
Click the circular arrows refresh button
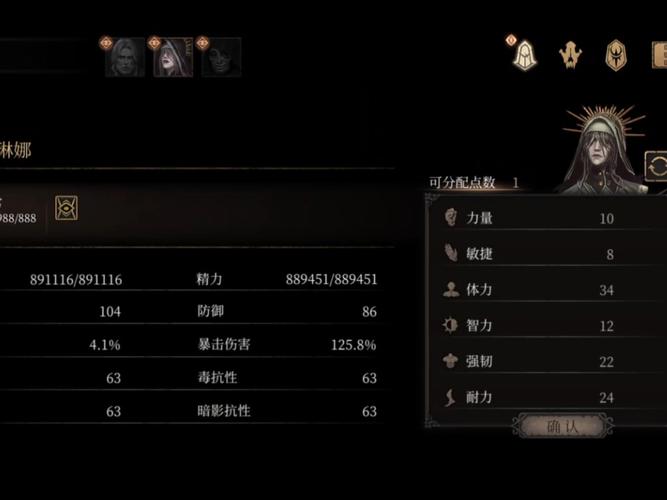657,167
